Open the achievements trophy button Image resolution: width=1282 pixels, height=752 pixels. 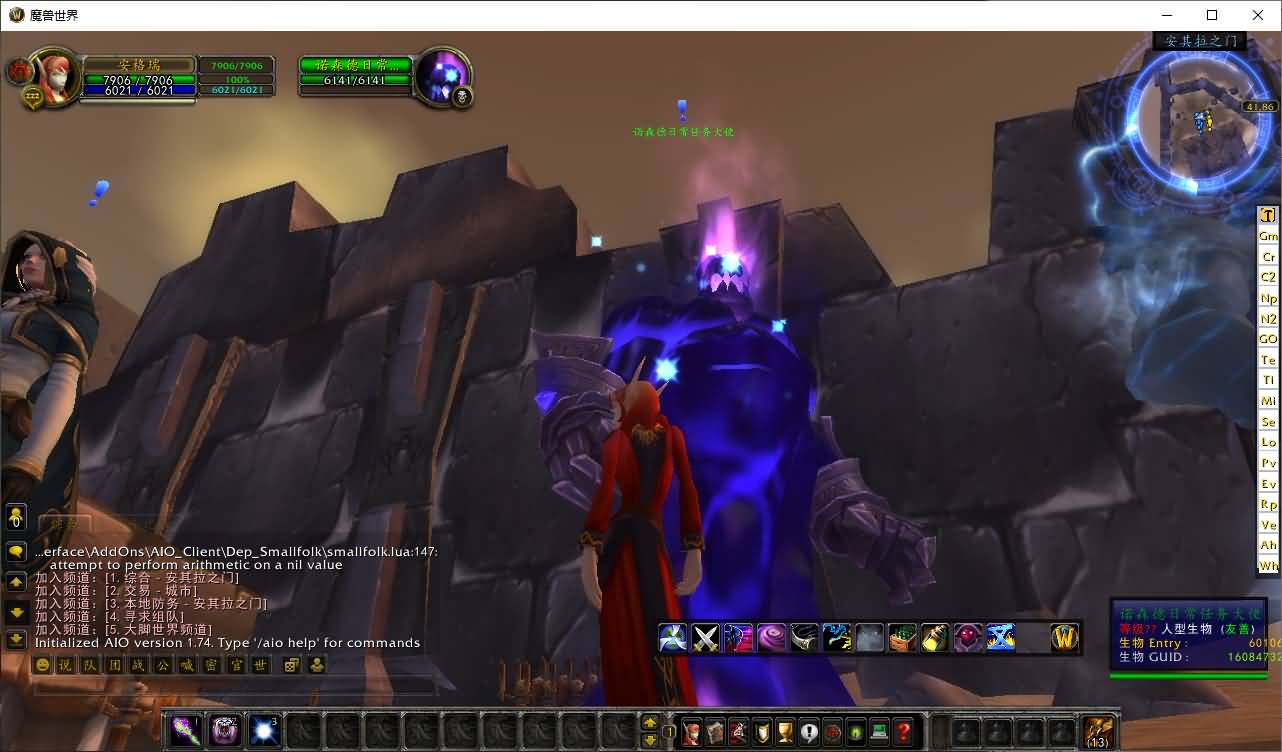785,732
